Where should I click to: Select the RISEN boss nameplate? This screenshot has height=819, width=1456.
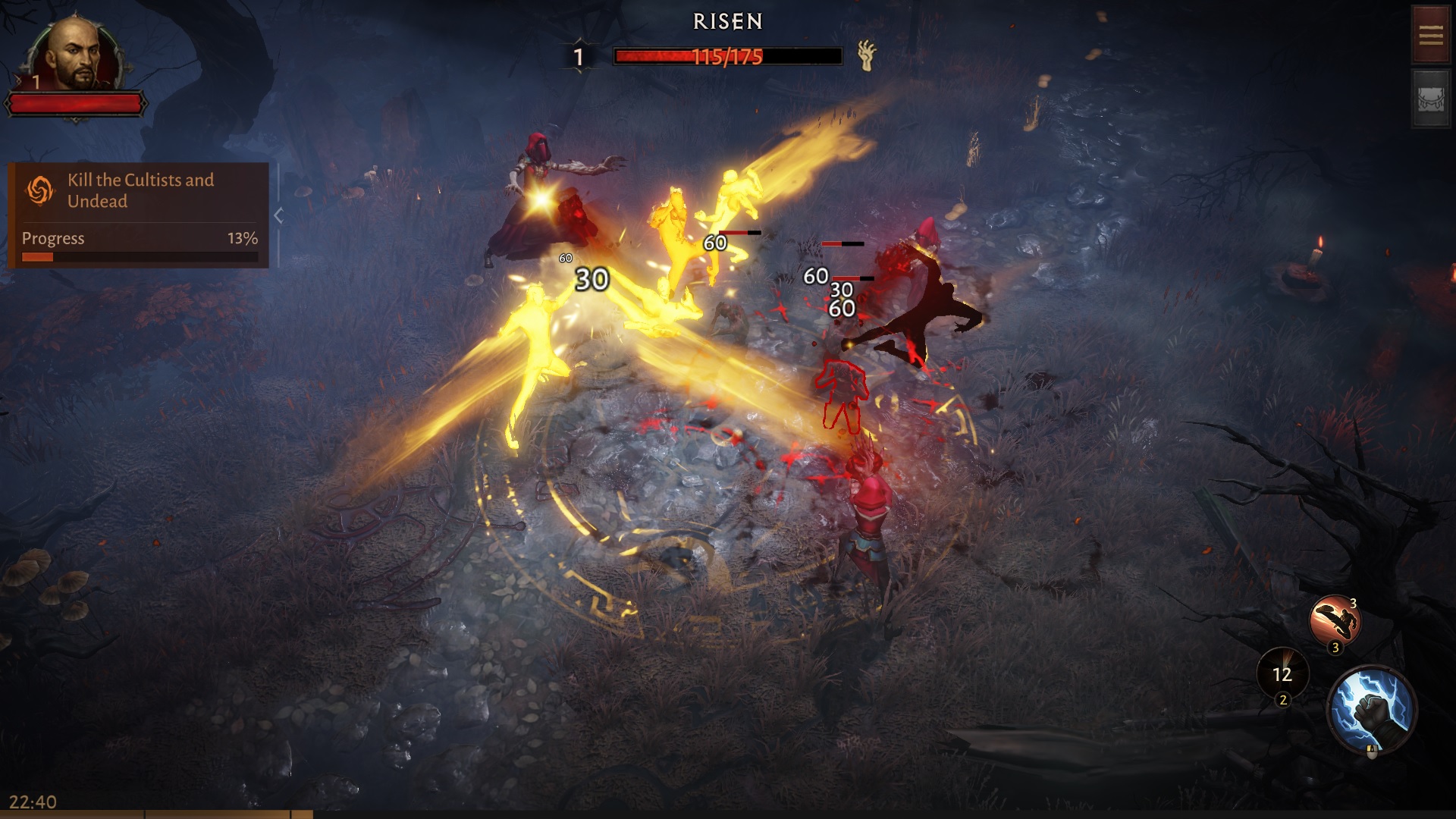coord(726,21)
